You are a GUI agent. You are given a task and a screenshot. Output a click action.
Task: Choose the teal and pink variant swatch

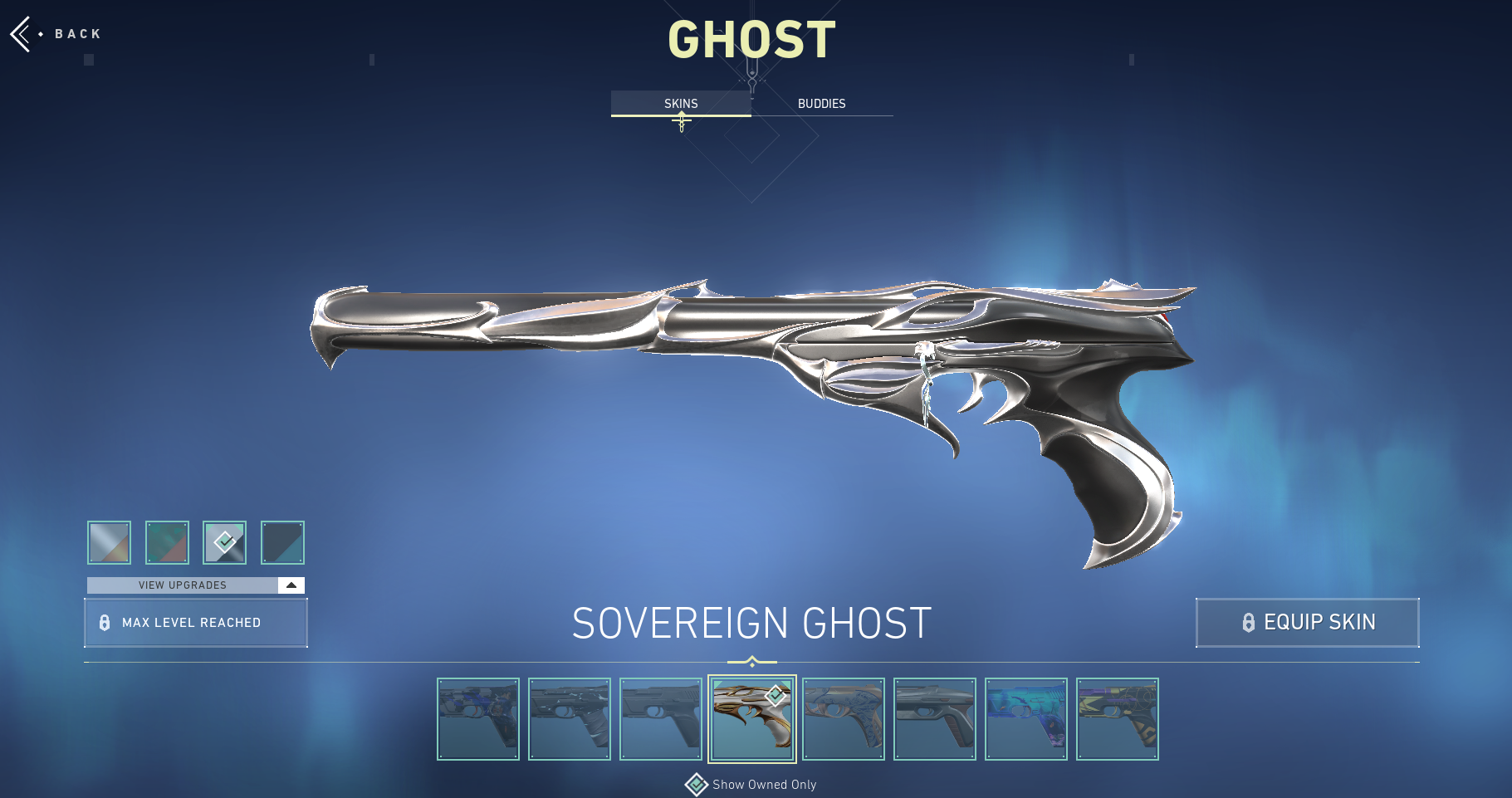coord(167,542)
